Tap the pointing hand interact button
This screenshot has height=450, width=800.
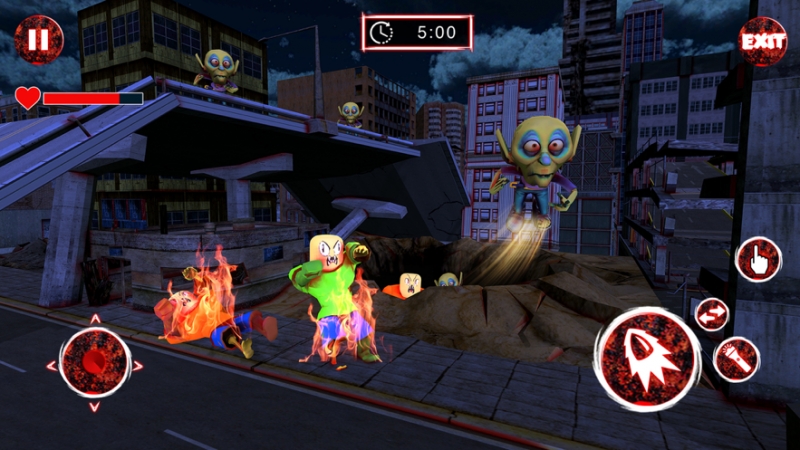click(x=758, y=260)
